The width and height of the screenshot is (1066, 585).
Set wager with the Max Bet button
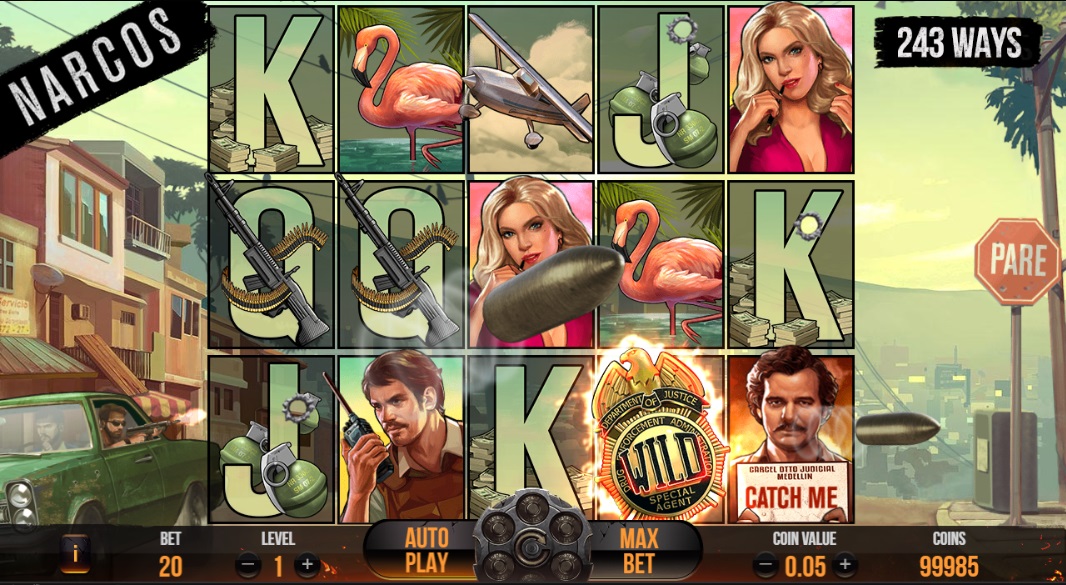638,550
